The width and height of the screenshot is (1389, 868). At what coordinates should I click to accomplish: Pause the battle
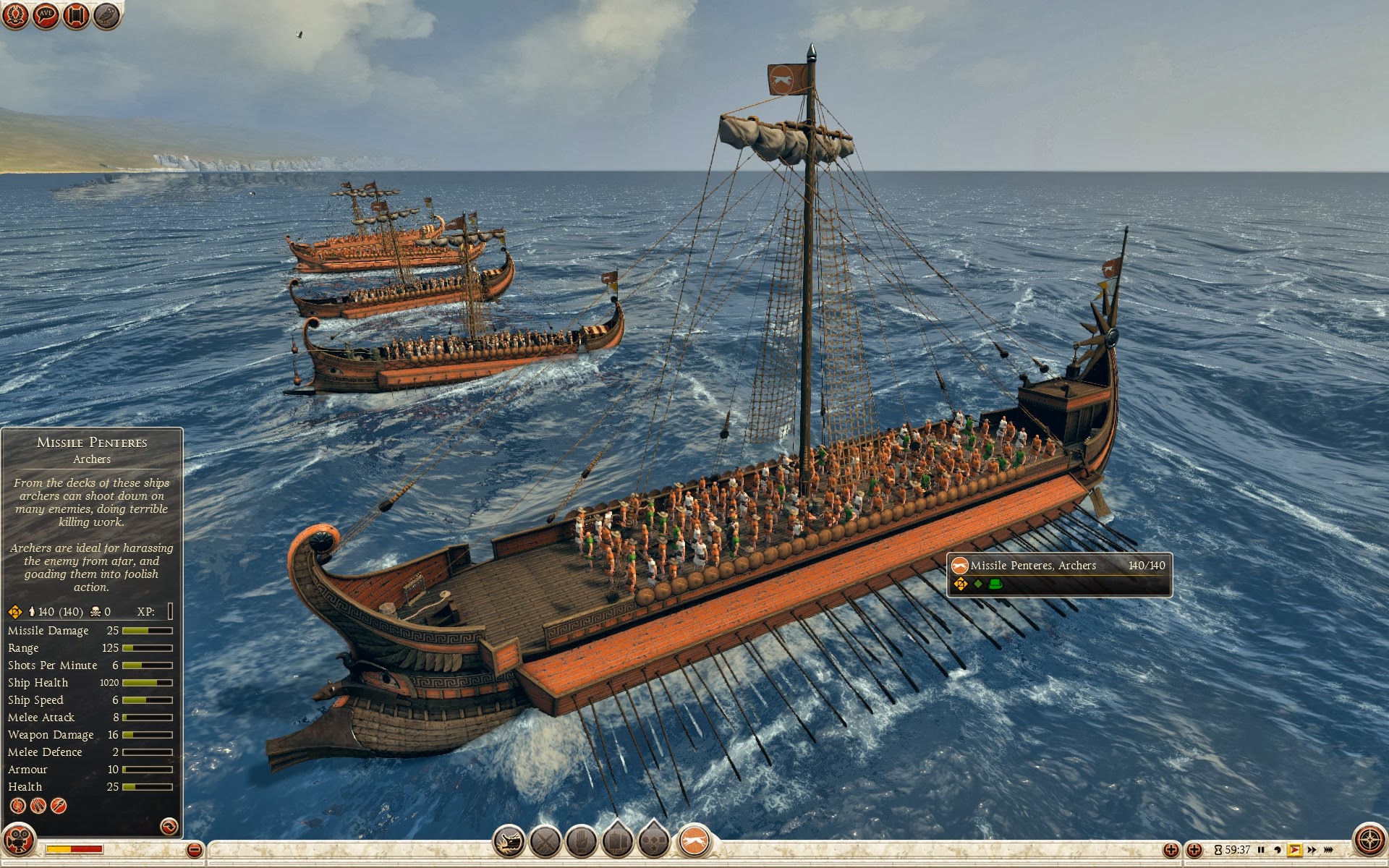pos(1261,850)
